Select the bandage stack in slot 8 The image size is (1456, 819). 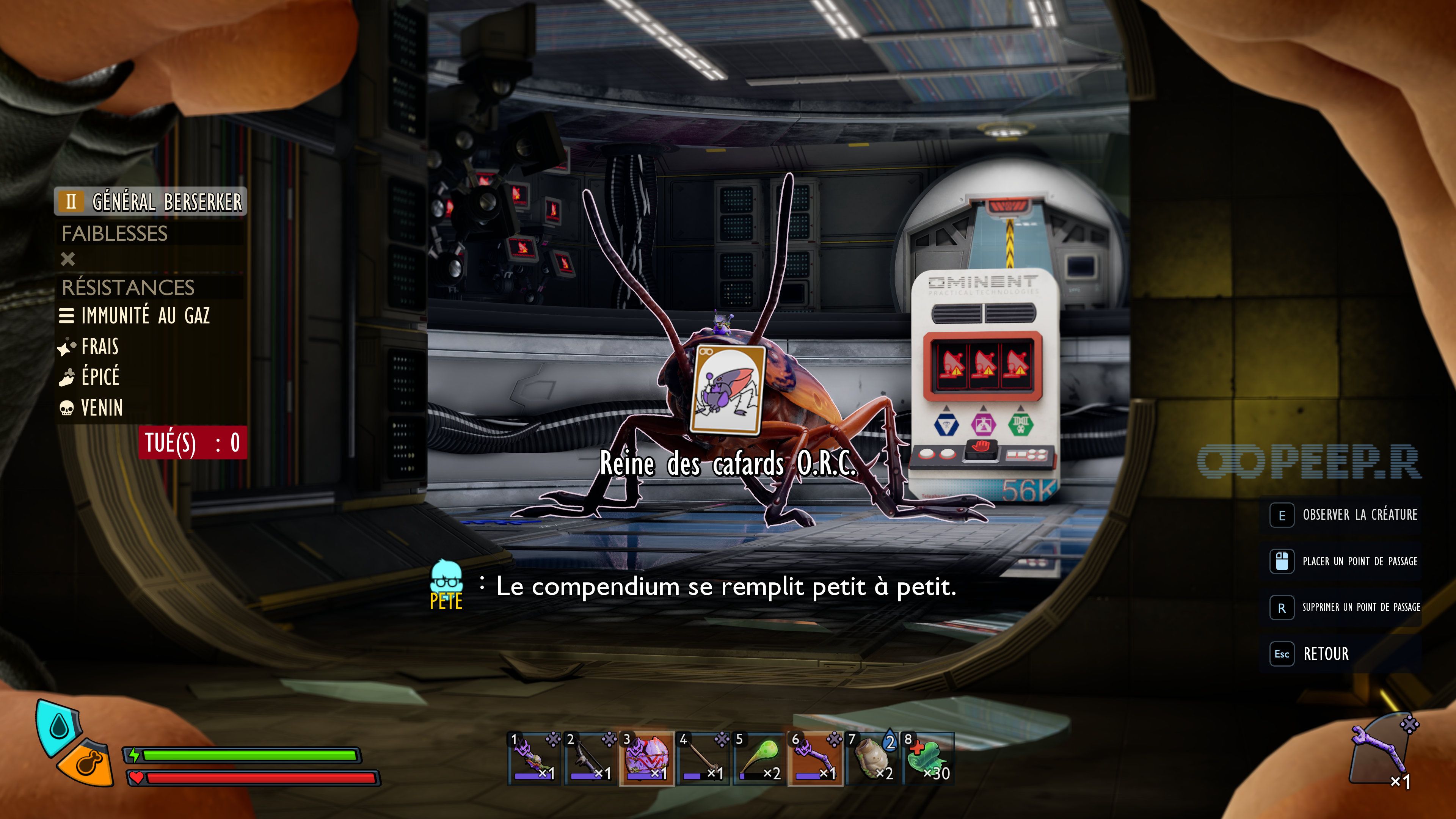click(928, 758)
